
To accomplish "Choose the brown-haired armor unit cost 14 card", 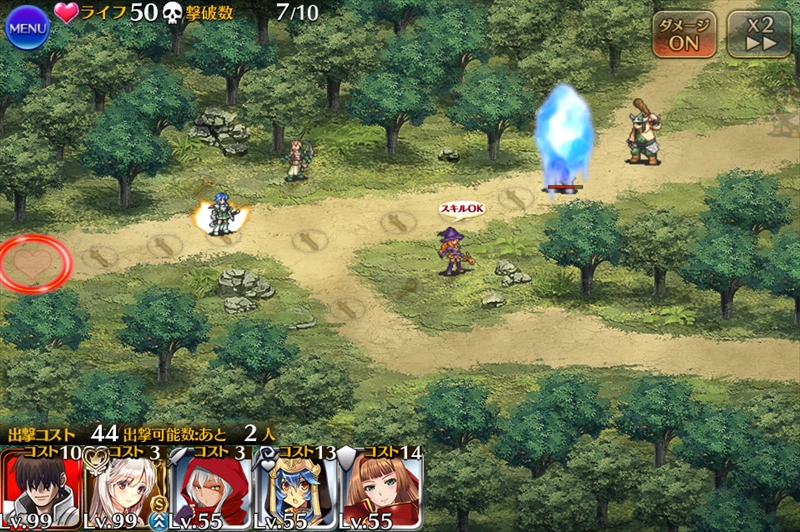I will (x=381, y=489).
